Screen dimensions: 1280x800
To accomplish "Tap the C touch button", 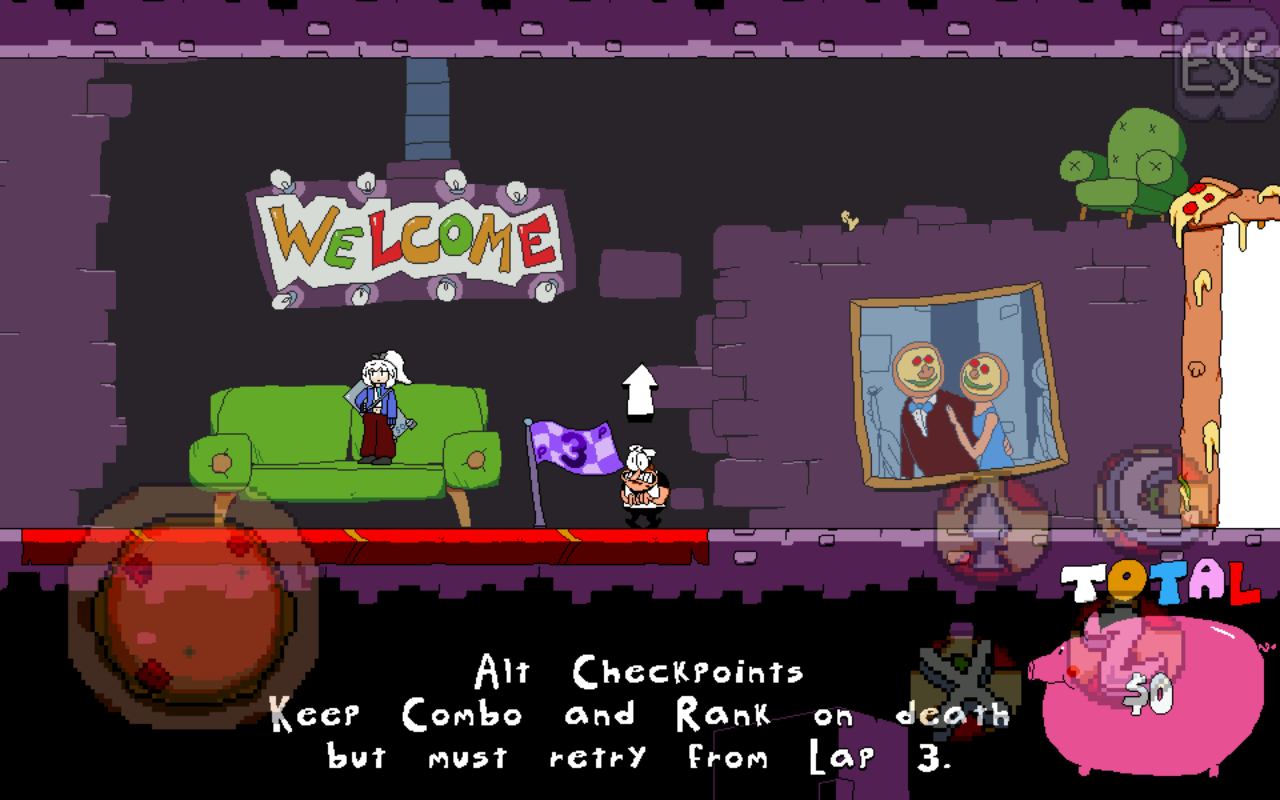I will 1150,493.
